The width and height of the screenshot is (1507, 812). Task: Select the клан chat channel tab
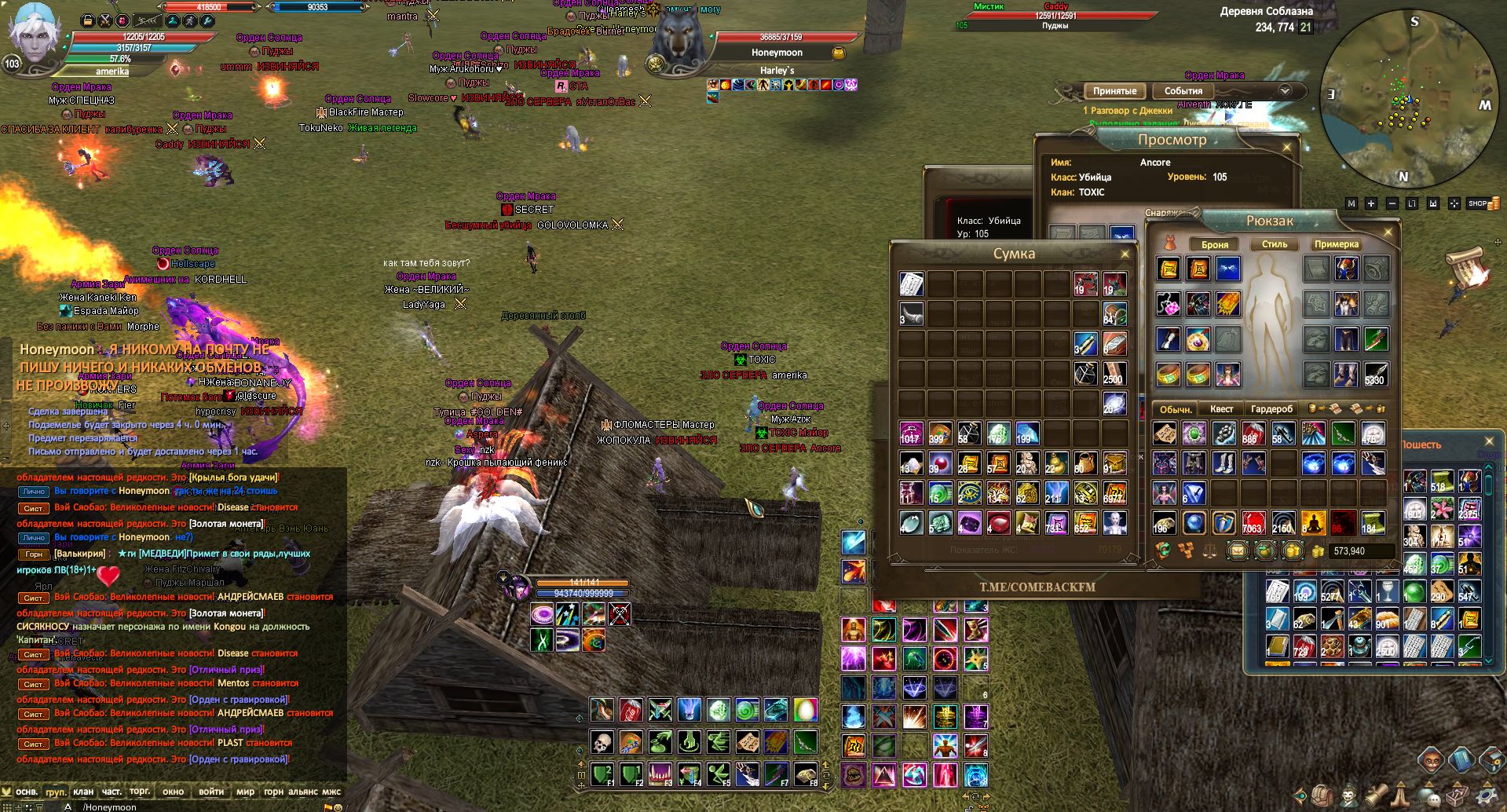83,792
